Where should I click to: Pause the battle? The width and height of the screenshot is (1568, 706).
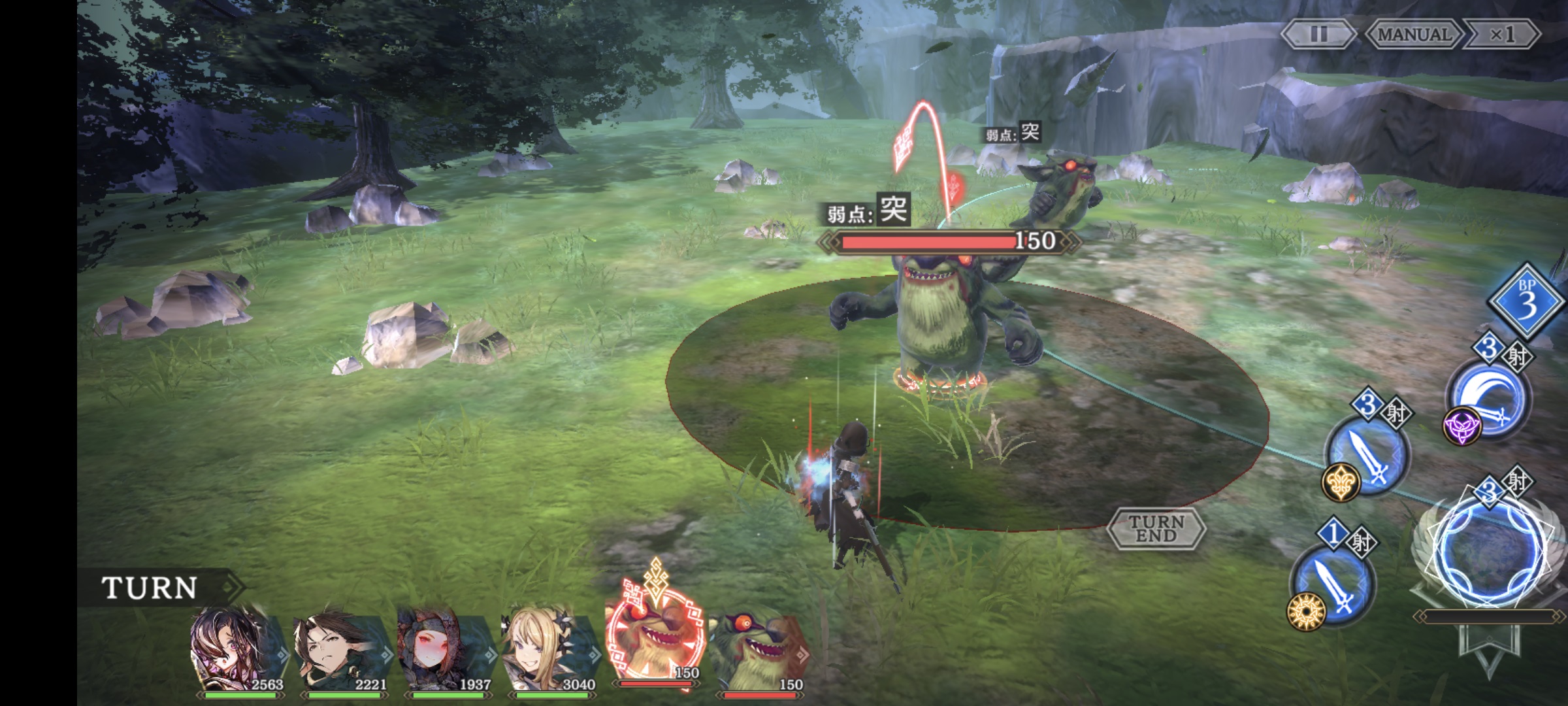[1318, 34]
